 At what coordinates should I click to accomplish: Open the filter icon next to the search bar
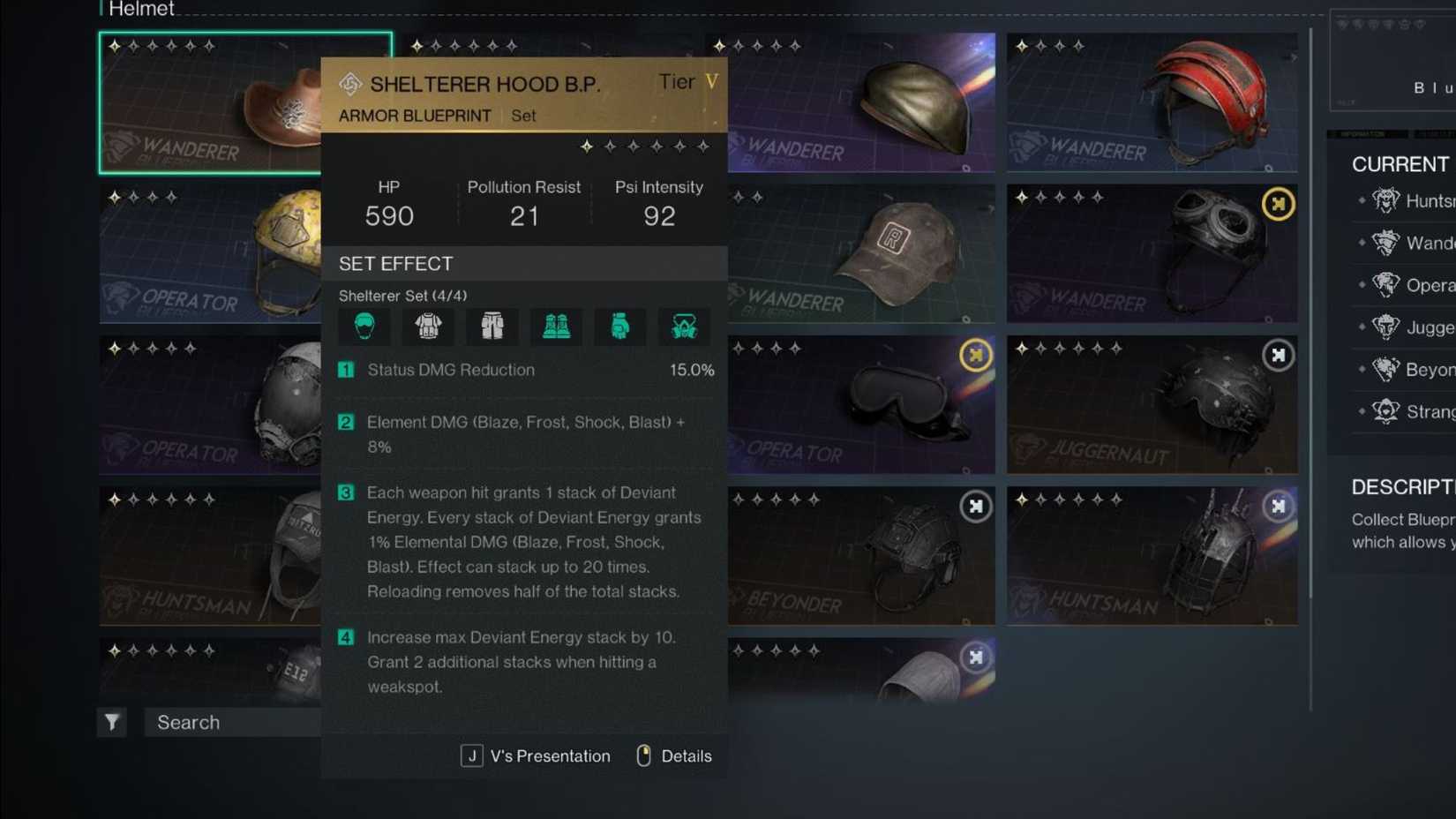click(x=111, y=722)
